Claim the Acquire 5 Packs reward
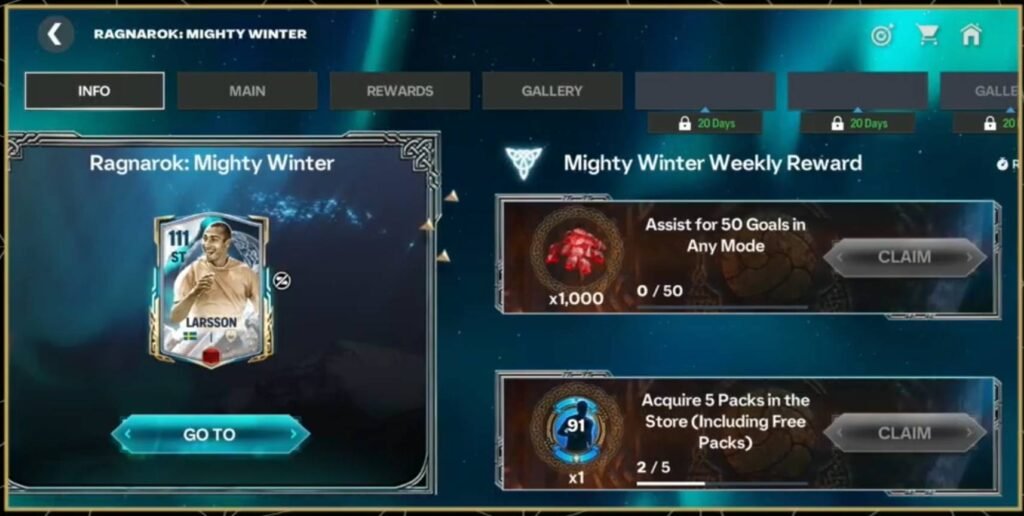Image resolution: width=1024 pixels, height=516 pixels. 904,433
